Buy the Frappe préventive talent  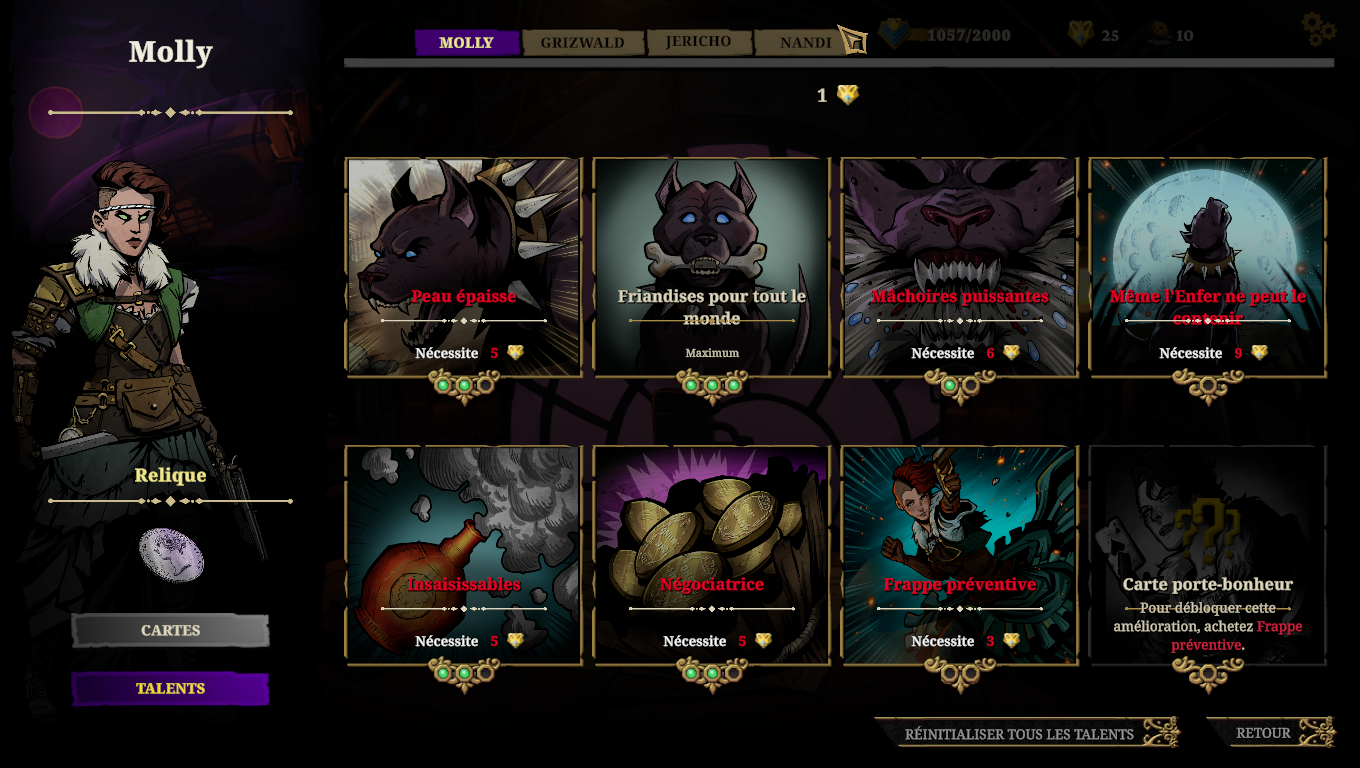click(959, 555)
